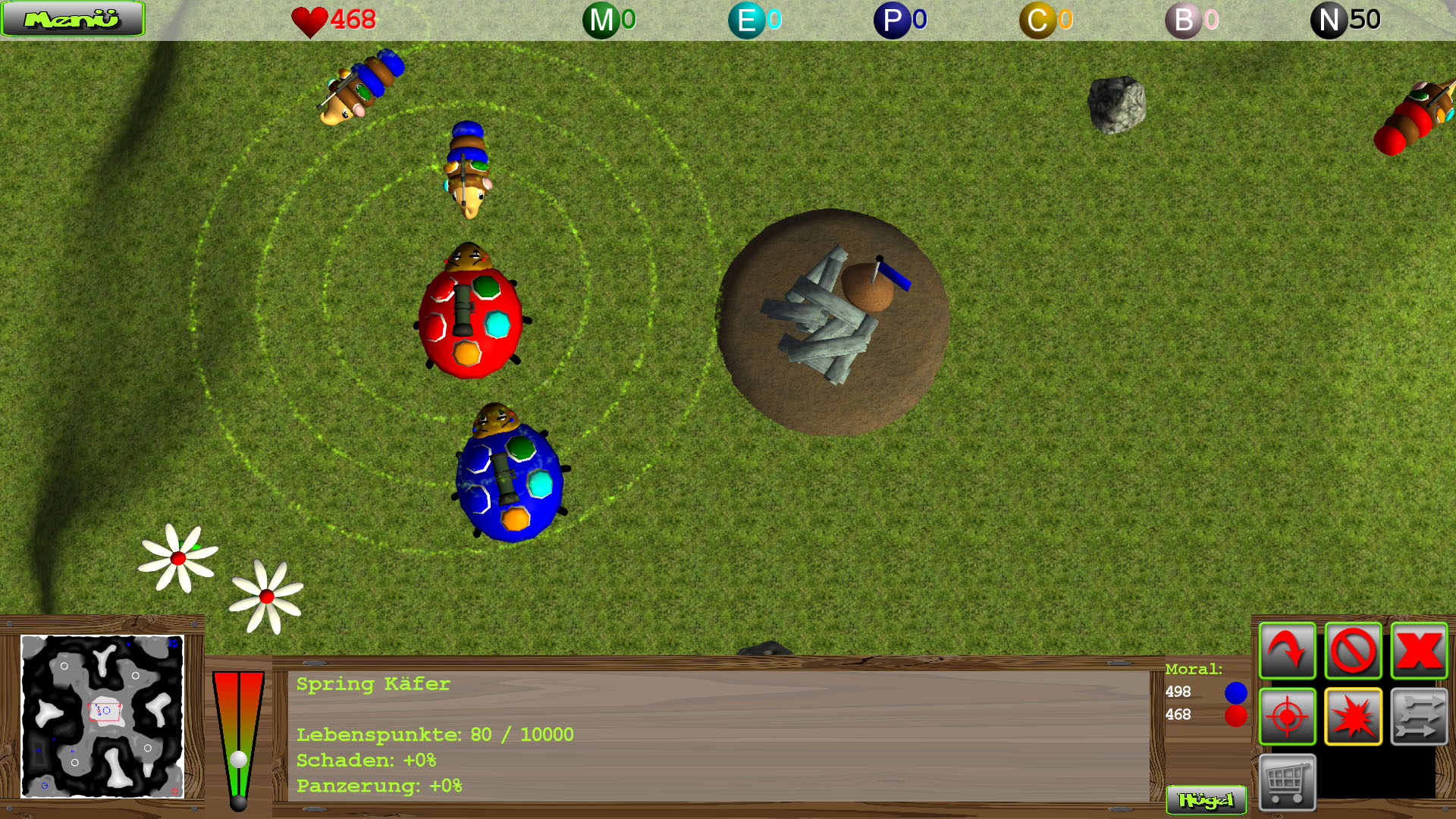Choose the red crosshair target command
The image size is (1456, 819).
tap(1287, 717)
